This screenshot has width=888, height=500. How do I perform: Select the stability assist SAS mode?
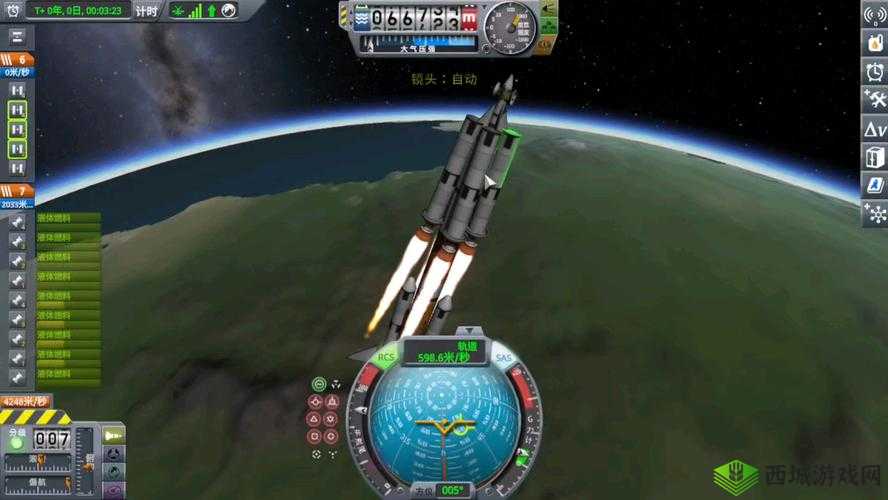[319, 384]
